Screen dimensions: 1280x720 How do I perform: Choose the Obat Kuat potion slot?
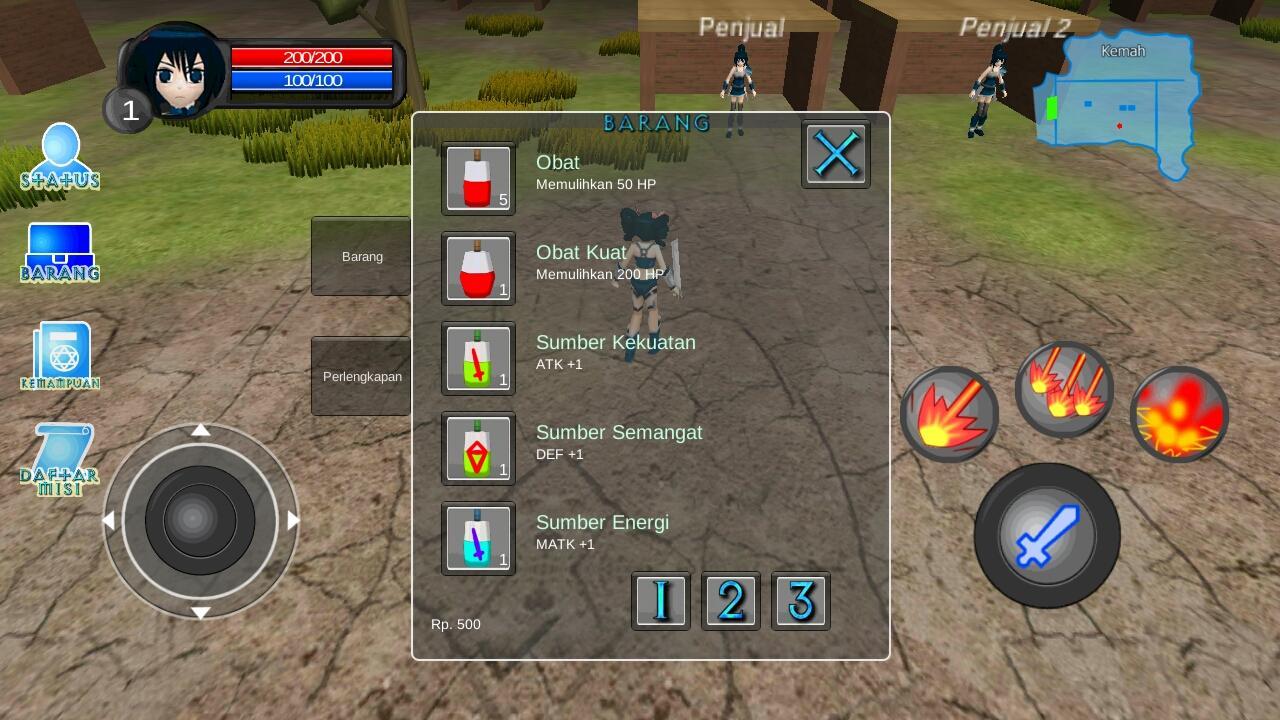pyautogui.click(x=478, y=268)
